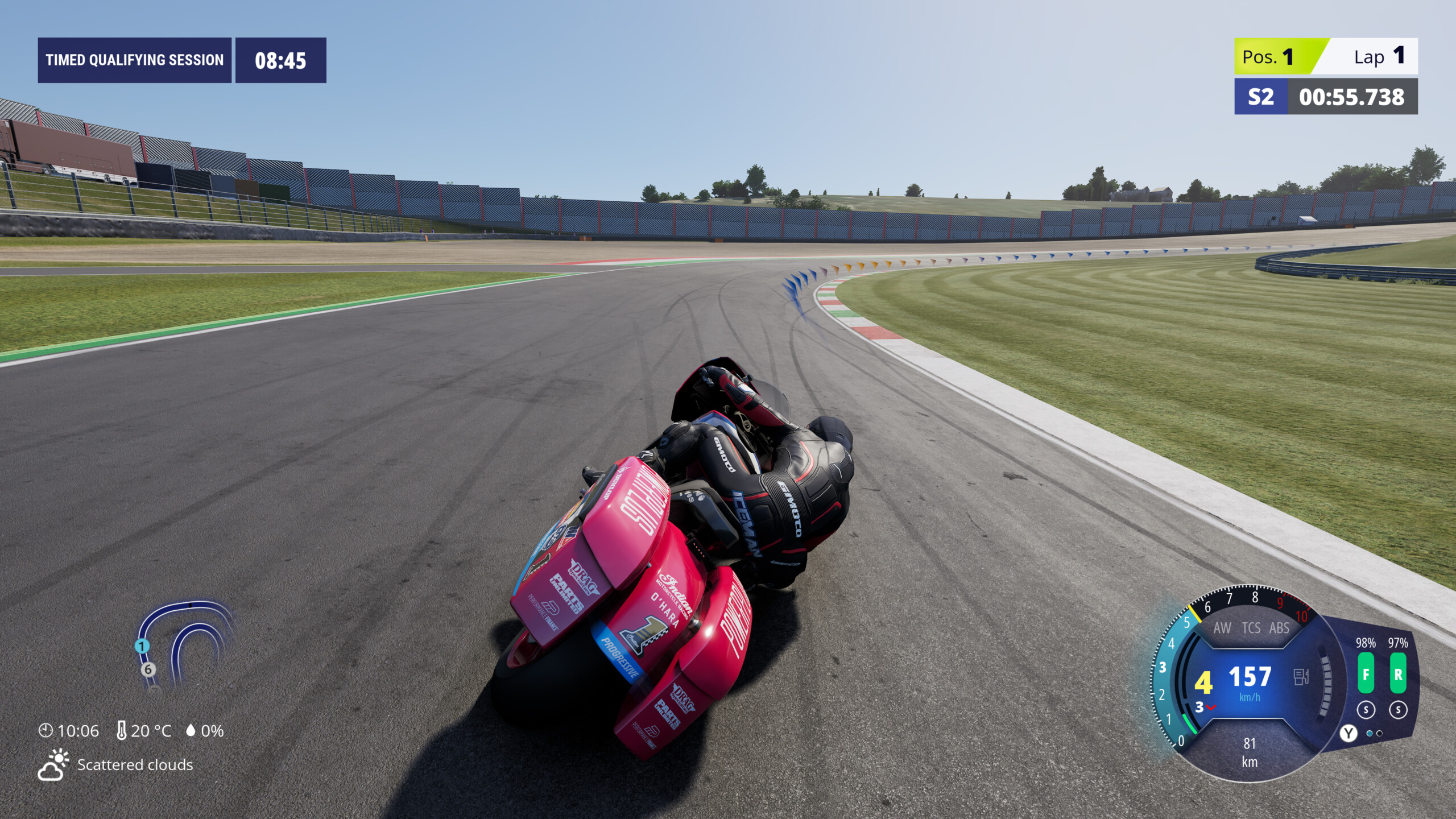Toggle the TCS indicator on the dash
The width and height of the screenshot is (1456, 819).
tap(1251, 628)
